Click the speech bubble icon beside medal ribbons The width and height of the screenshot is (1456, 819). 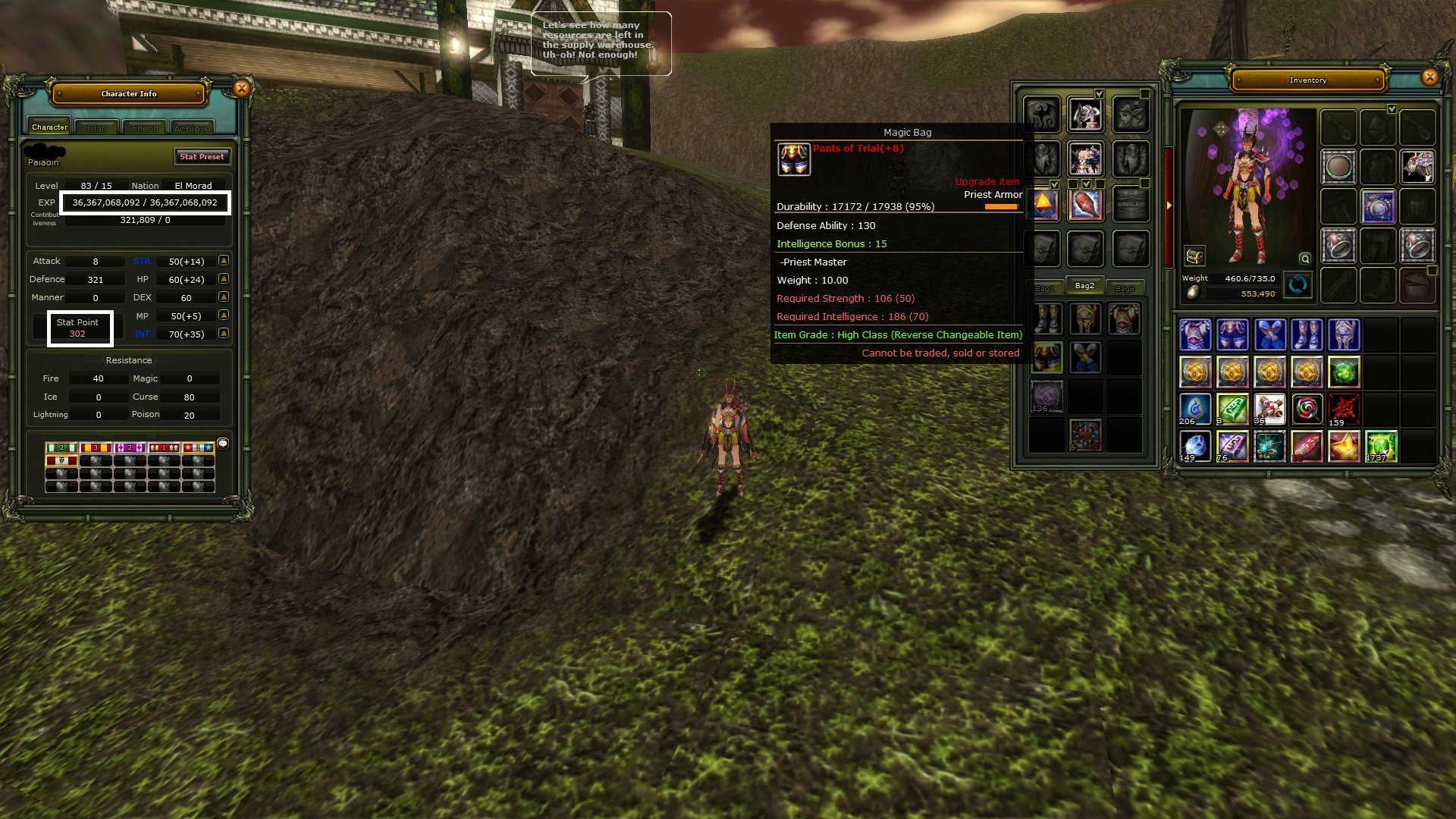coord(223,444)
